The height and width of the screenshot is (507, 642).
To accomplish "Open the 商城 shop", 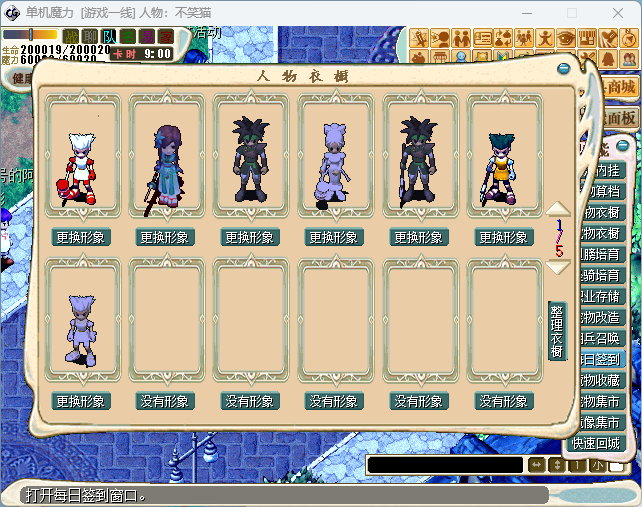I will pyautogui.click(x=620, y=87).
